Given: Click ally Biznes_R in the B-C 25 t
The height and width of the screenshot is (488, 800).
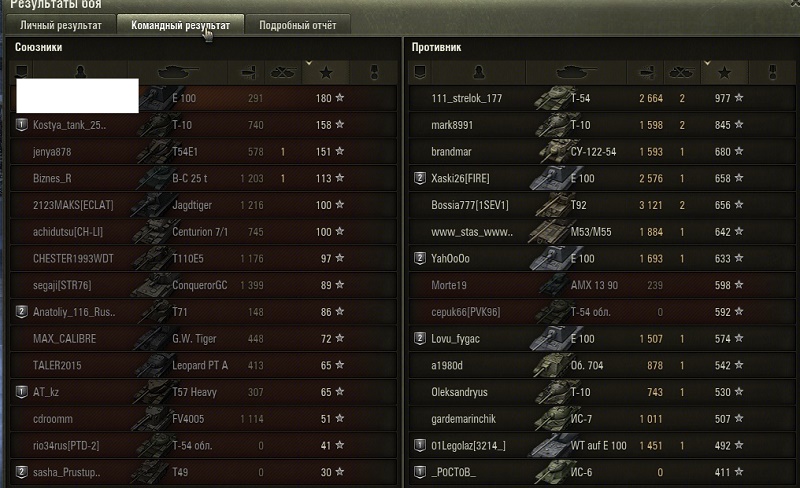Looking at the screenshot, I should (200, 178).
